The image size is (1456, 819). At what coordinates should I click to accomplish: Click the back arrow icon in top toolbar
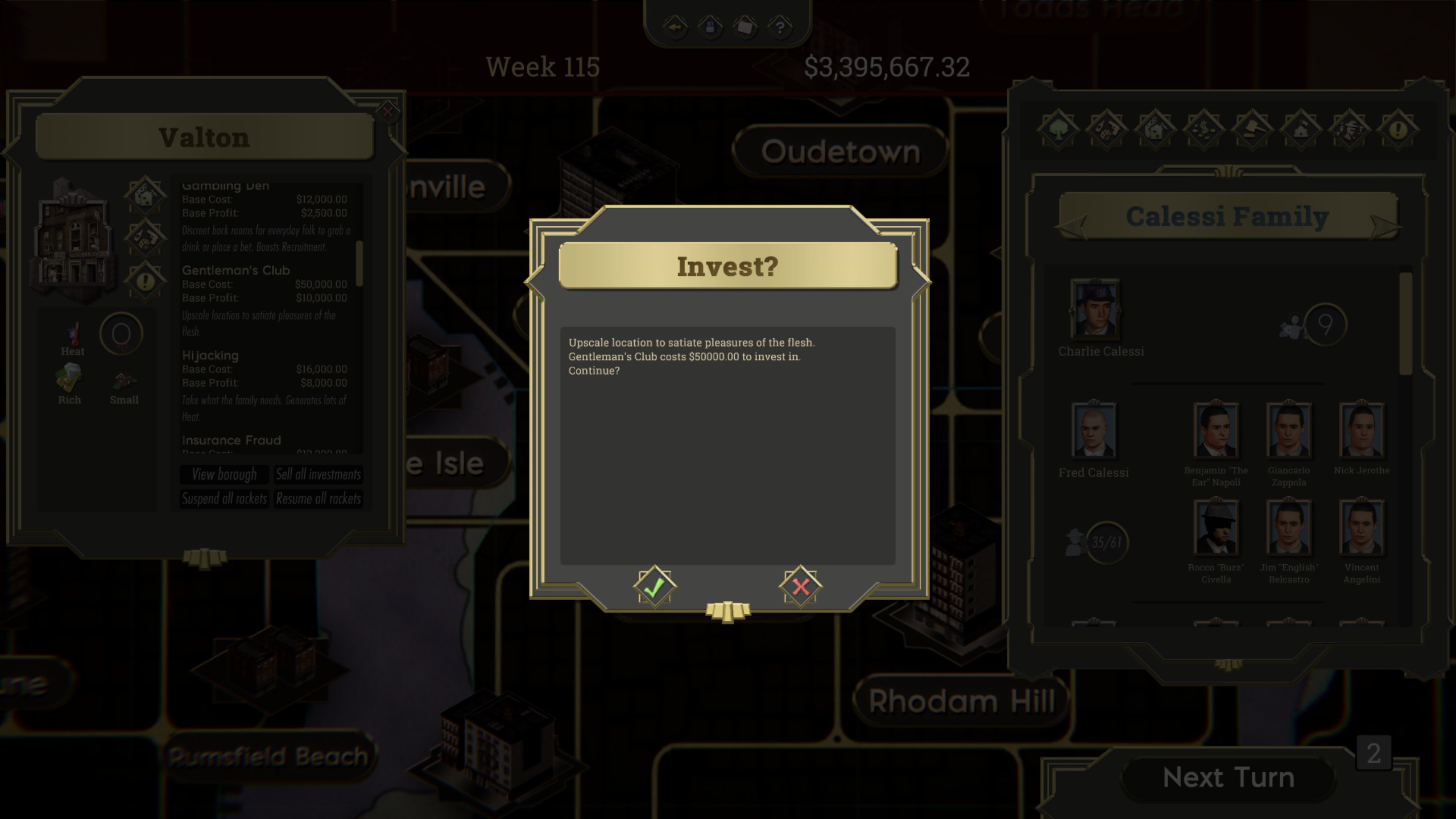[x=675, y=27]
